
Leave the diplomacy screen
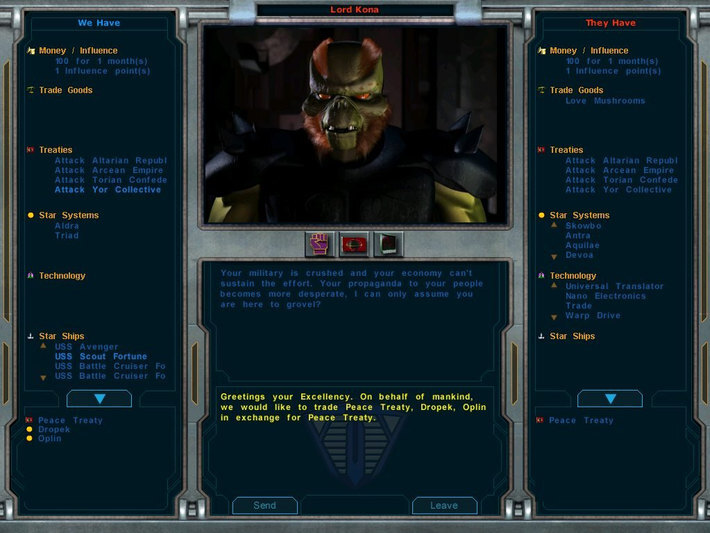[x=444, y=505]
